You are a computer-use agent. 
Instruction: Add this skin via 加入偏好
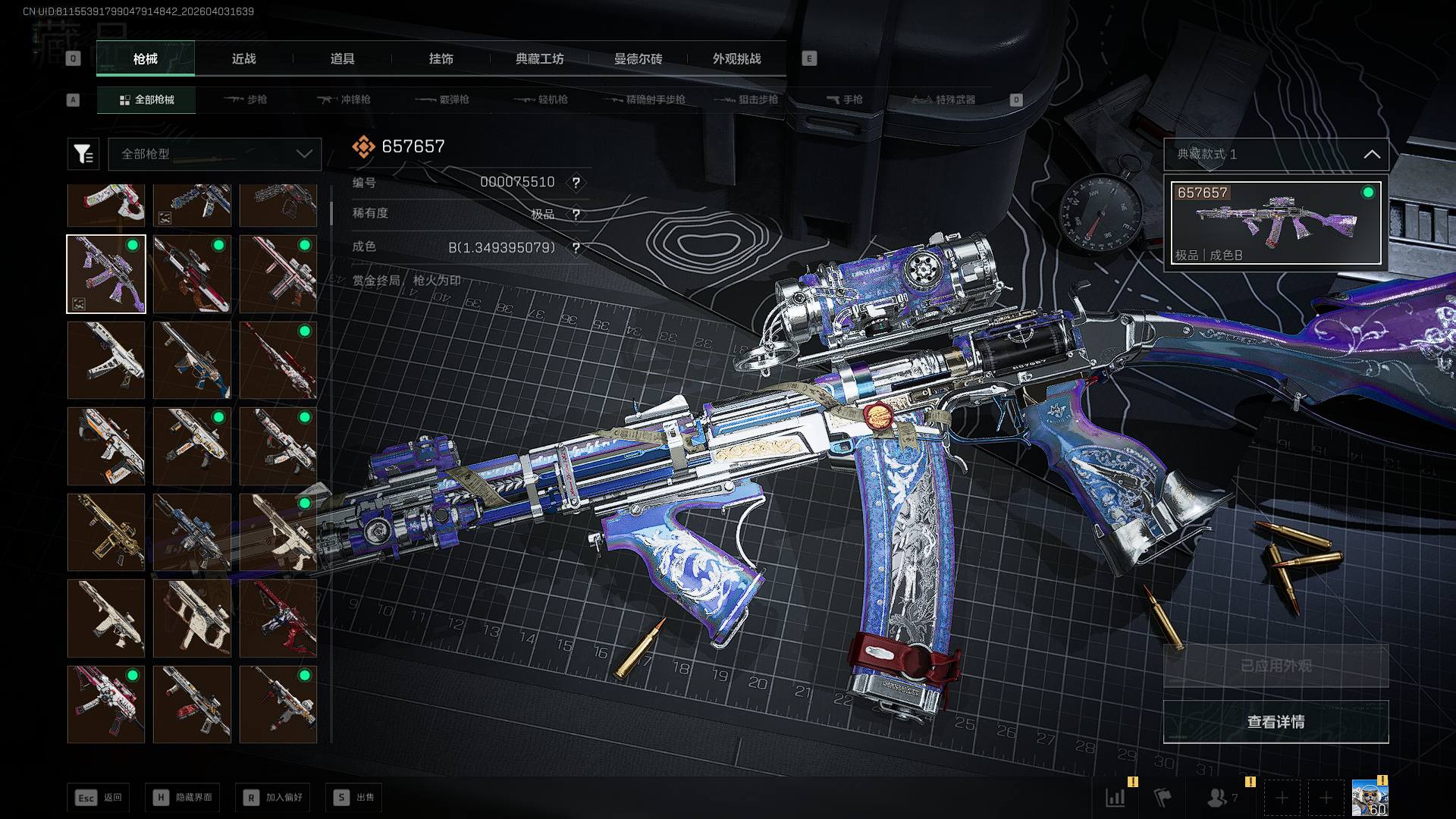(x=273, y=797)
